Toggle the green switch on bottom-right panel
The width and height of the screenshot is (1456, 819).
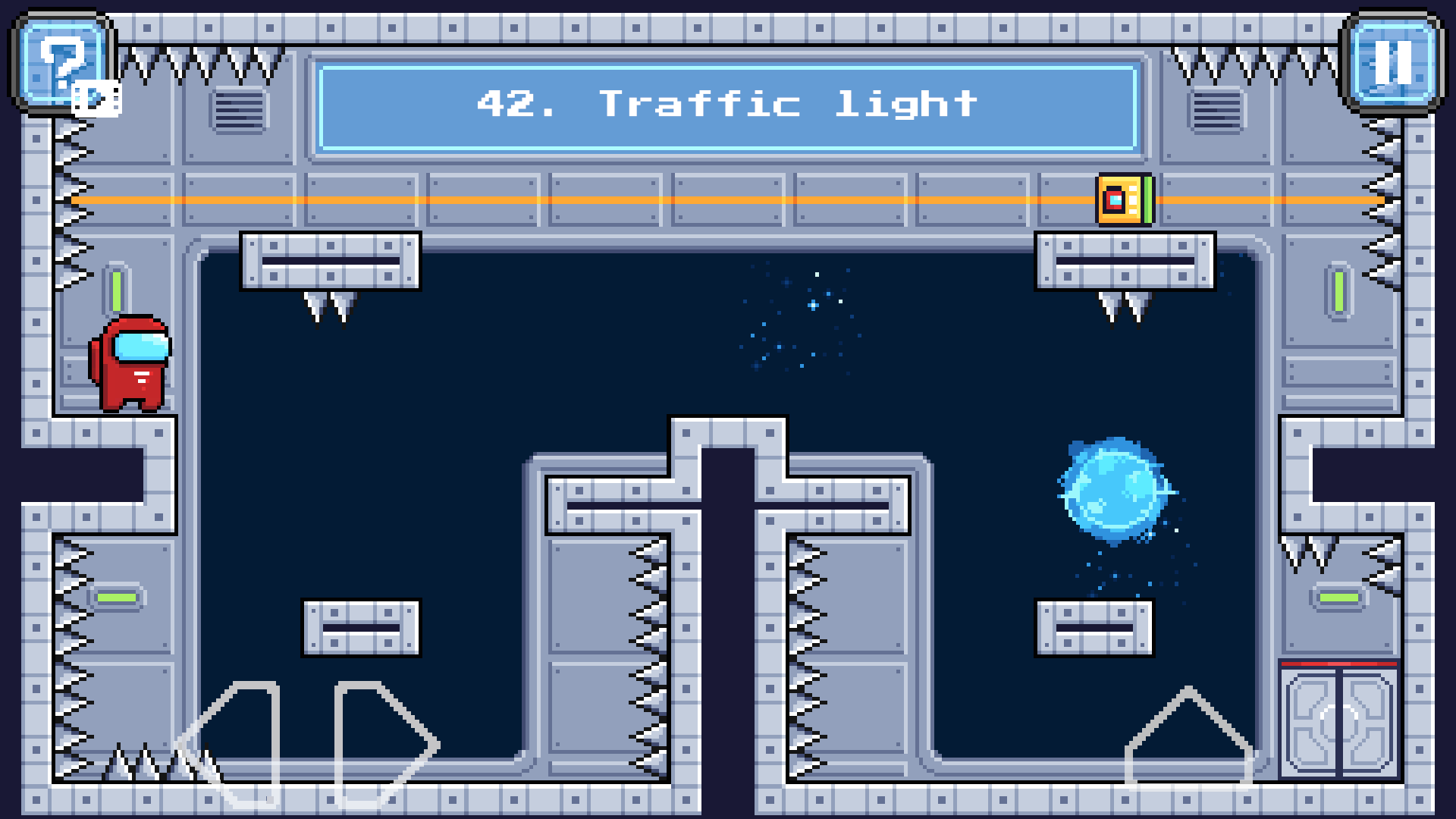1341,599
